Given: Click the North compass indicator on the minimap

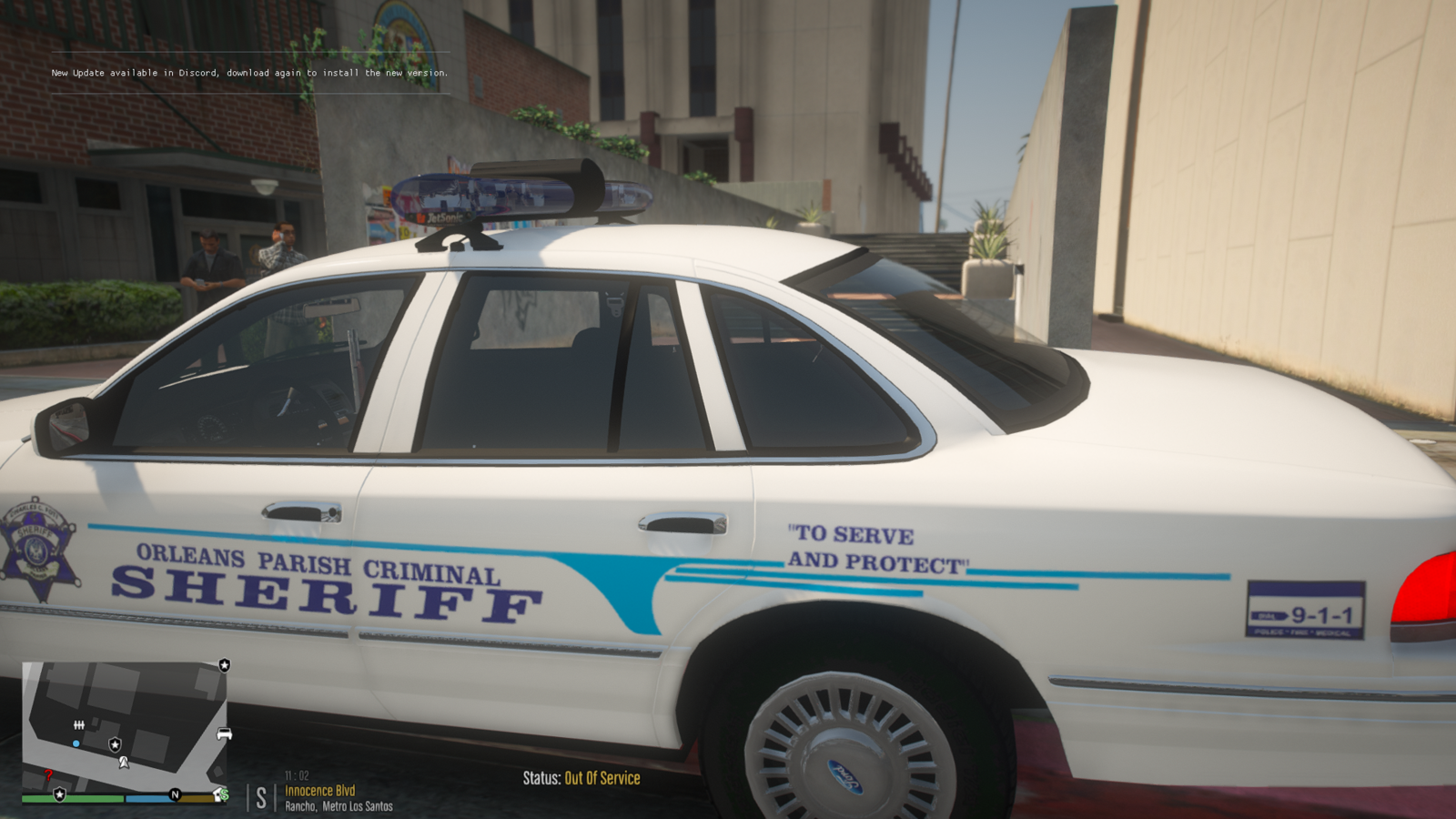Looking at the screenshot, I should [176, 794].
